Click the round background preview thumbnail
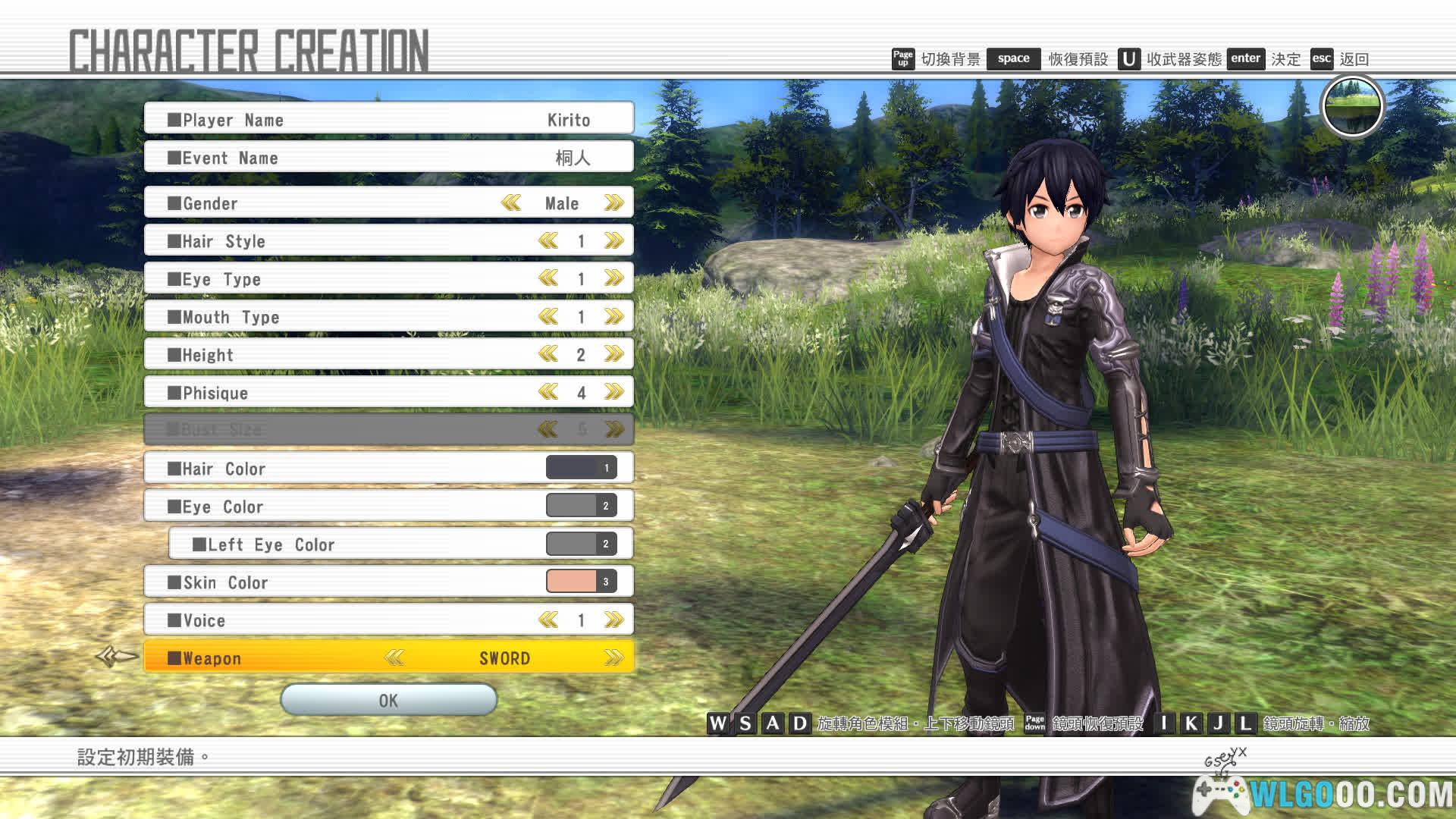Image resolution: width=1456 pixels, height=819 pixels. pos(1353,106)
